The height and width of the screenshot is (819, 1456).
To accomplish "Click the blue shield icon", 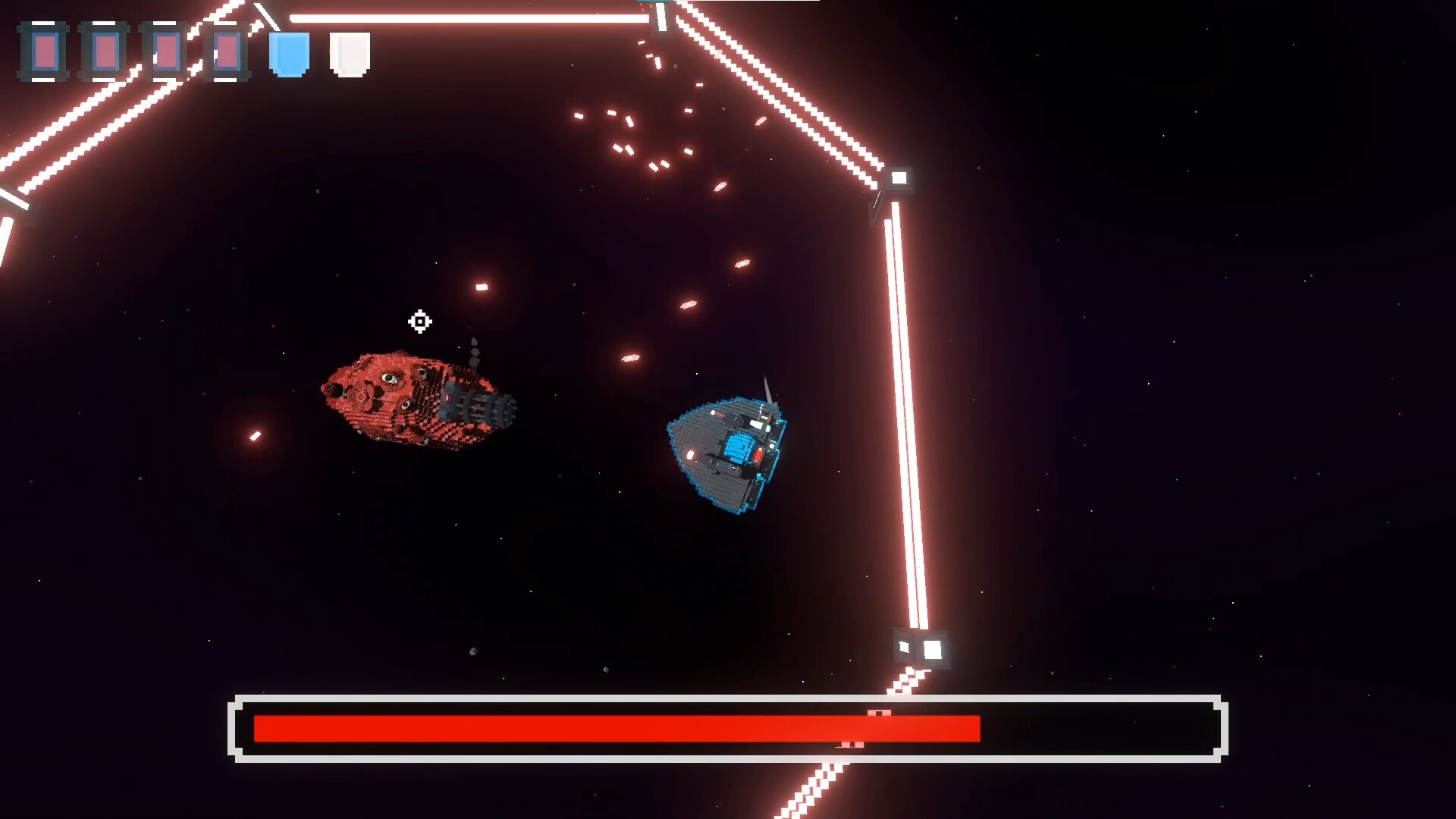I will click(x=289, y=54).
